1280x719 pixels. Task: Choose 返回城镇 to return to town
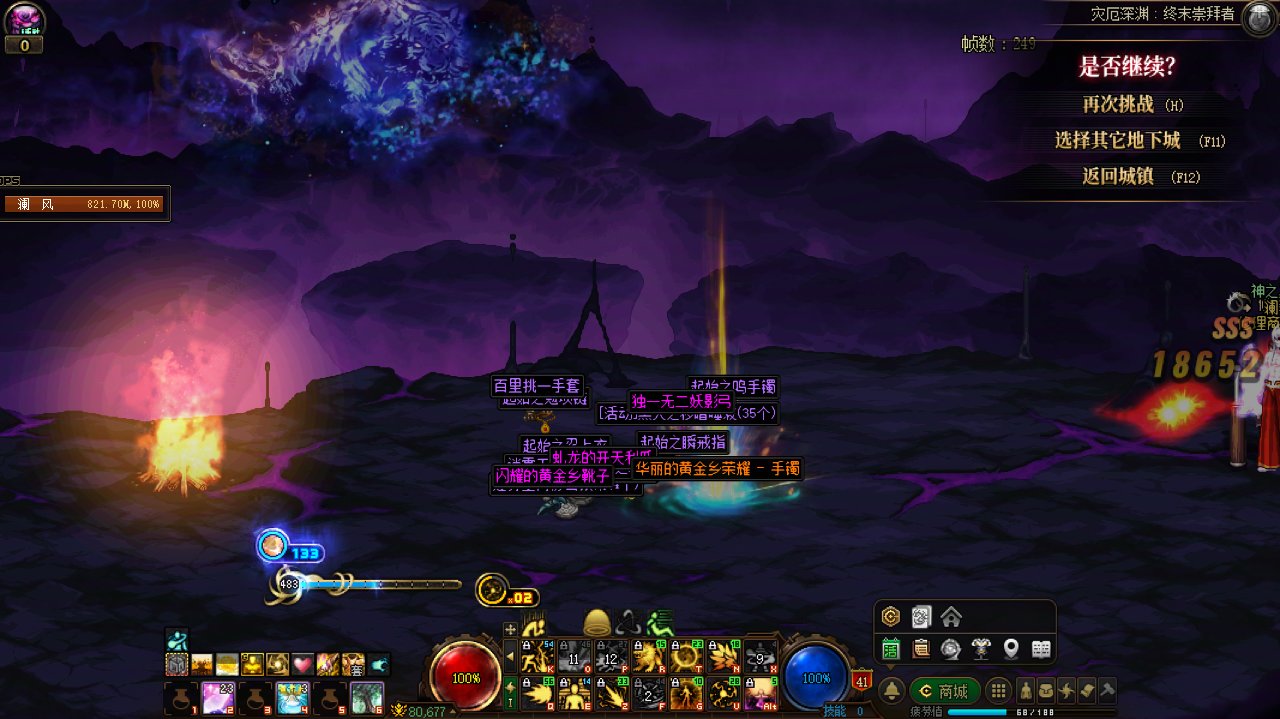point(1118,176)
